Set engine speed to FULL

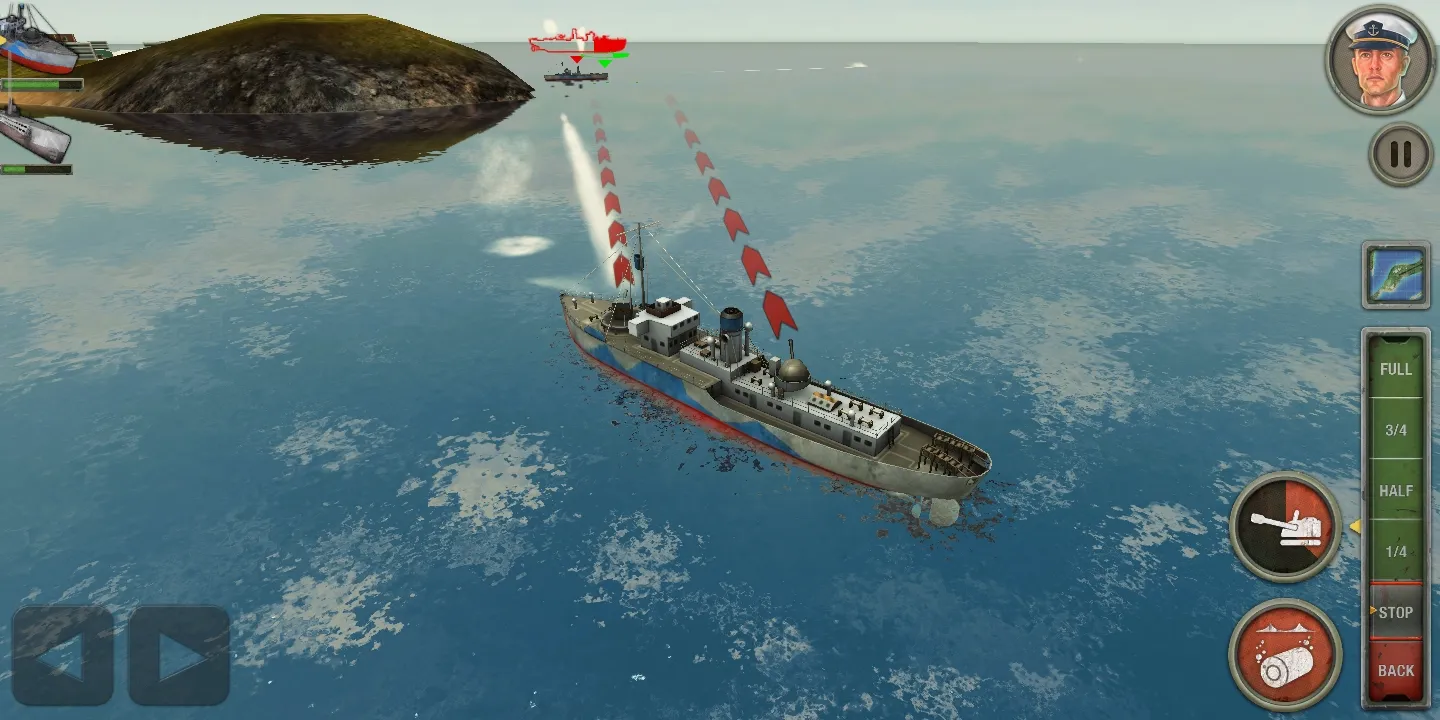[1395, 369]
